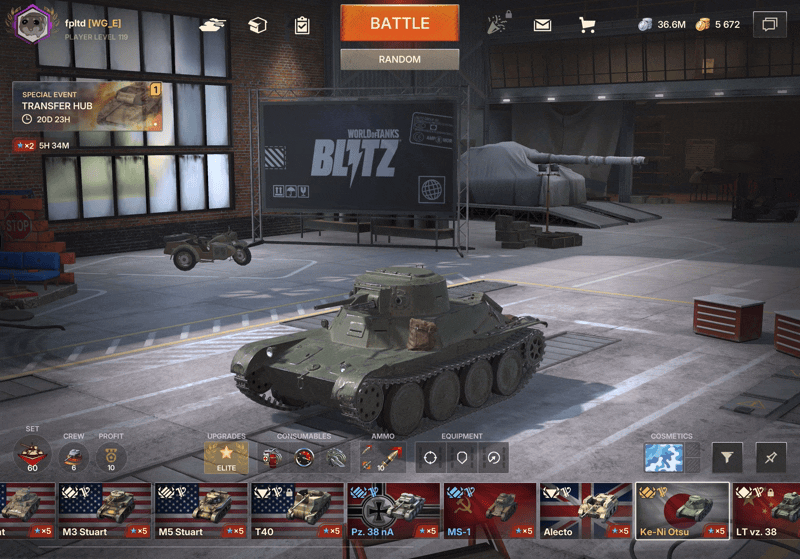The image size is (800, 559).
Task: Open the Elite upgrades panel
Action: 226,458
